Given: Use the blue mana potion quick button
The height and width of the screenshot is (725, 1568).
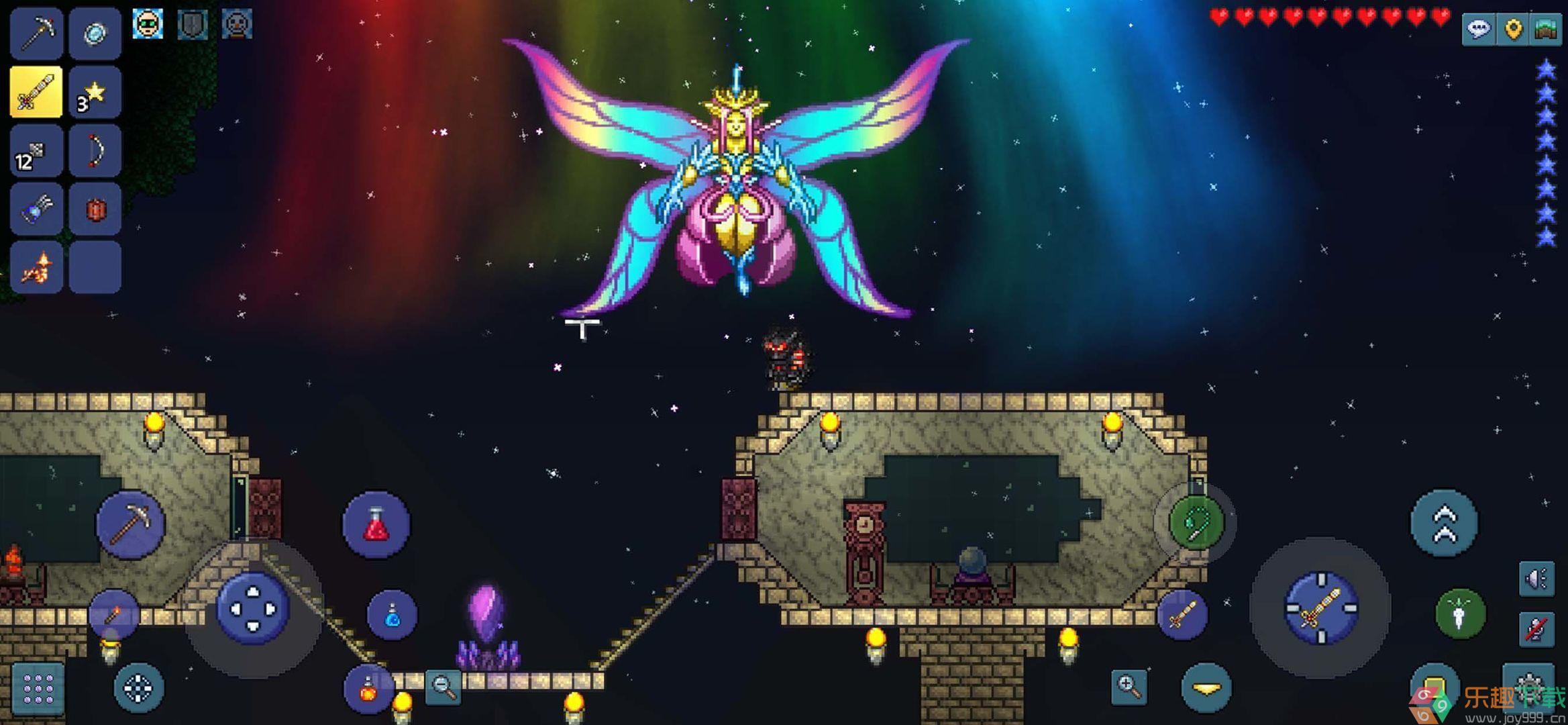Looking at the screenshot, I should tap(393, 615).
